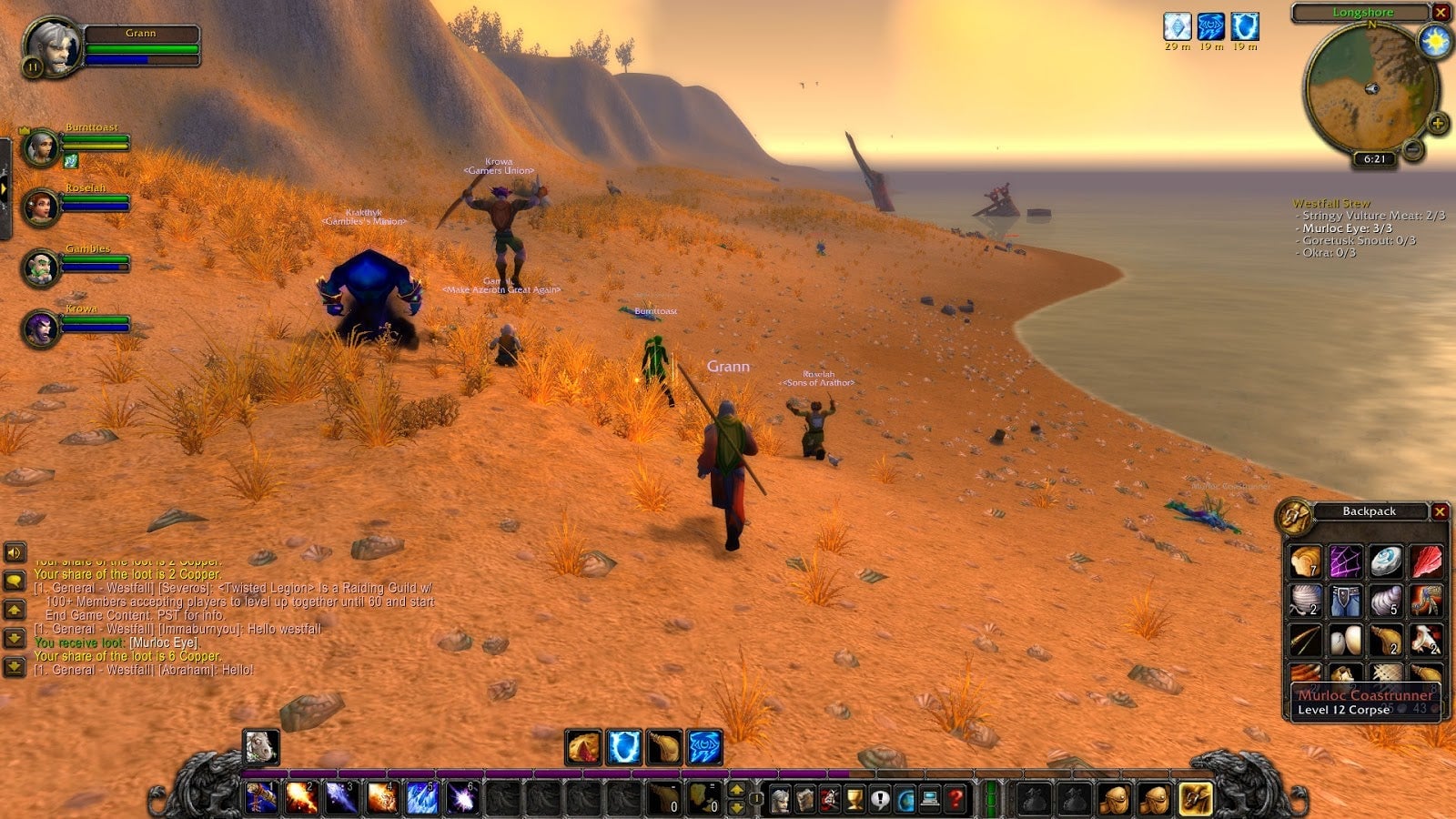Click the Longshore zone name above the minimap
1456x819 pixels.
click(1361, 12)
